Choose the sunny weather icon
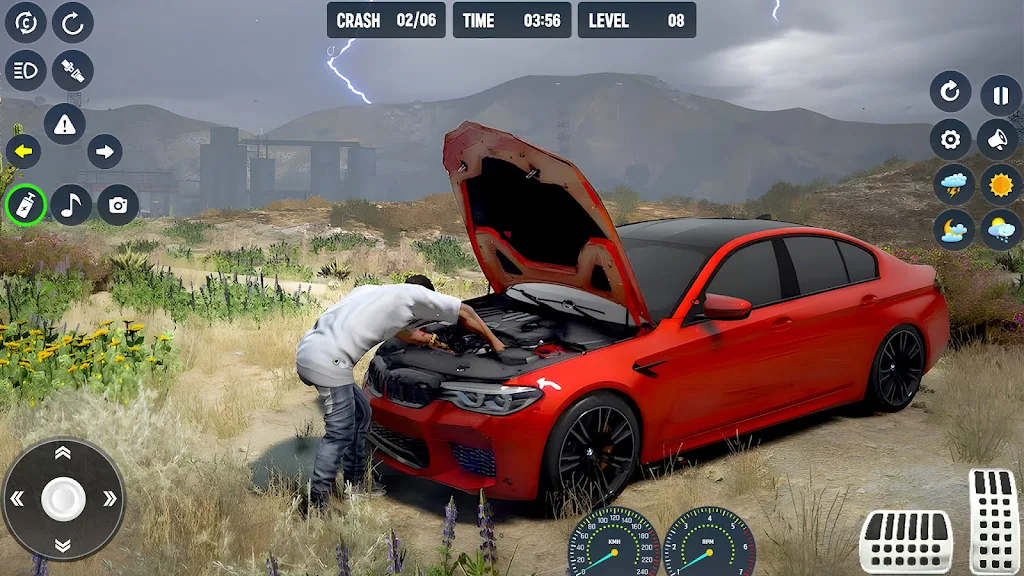 [x=1001, y=184]
